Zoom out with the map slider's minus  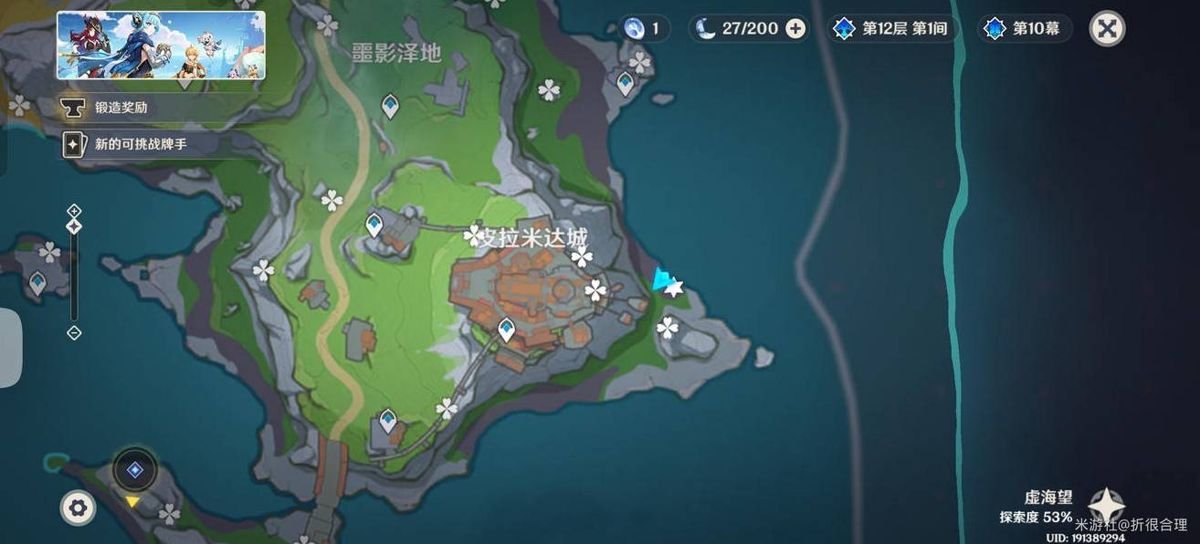pyautogui.click(x=74, y=333)
